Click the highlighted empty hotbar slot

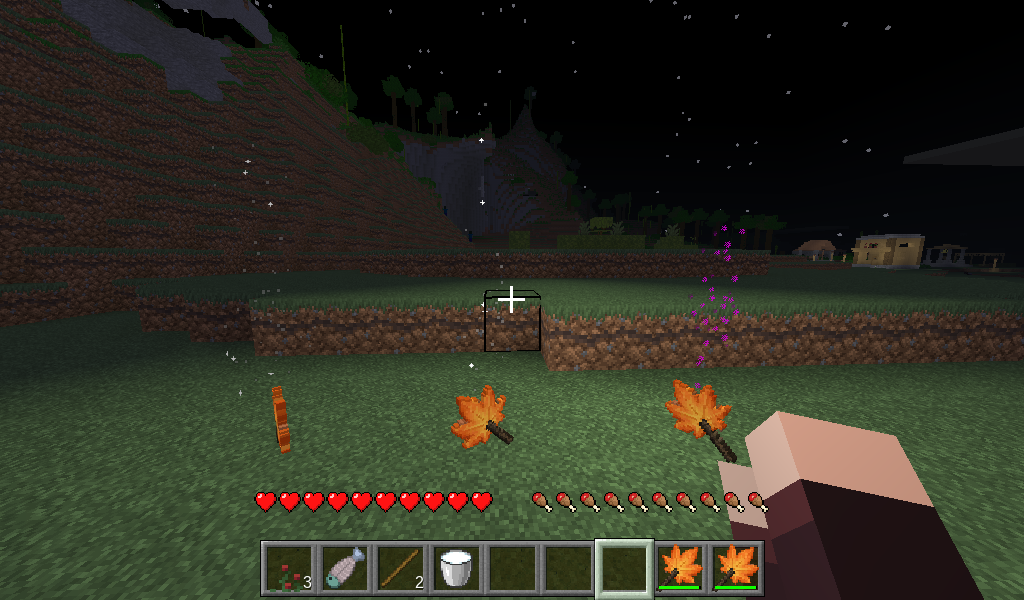pyautogui.click(x=624, y=568)
